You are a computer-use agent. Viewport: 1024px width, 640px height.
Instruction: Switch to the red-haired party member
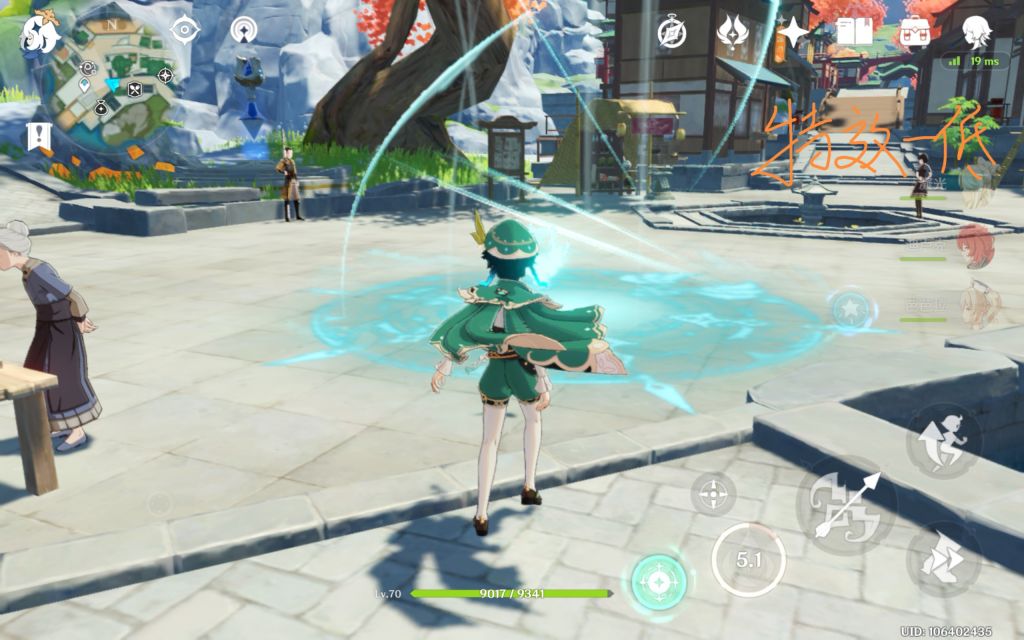point(974,245)
